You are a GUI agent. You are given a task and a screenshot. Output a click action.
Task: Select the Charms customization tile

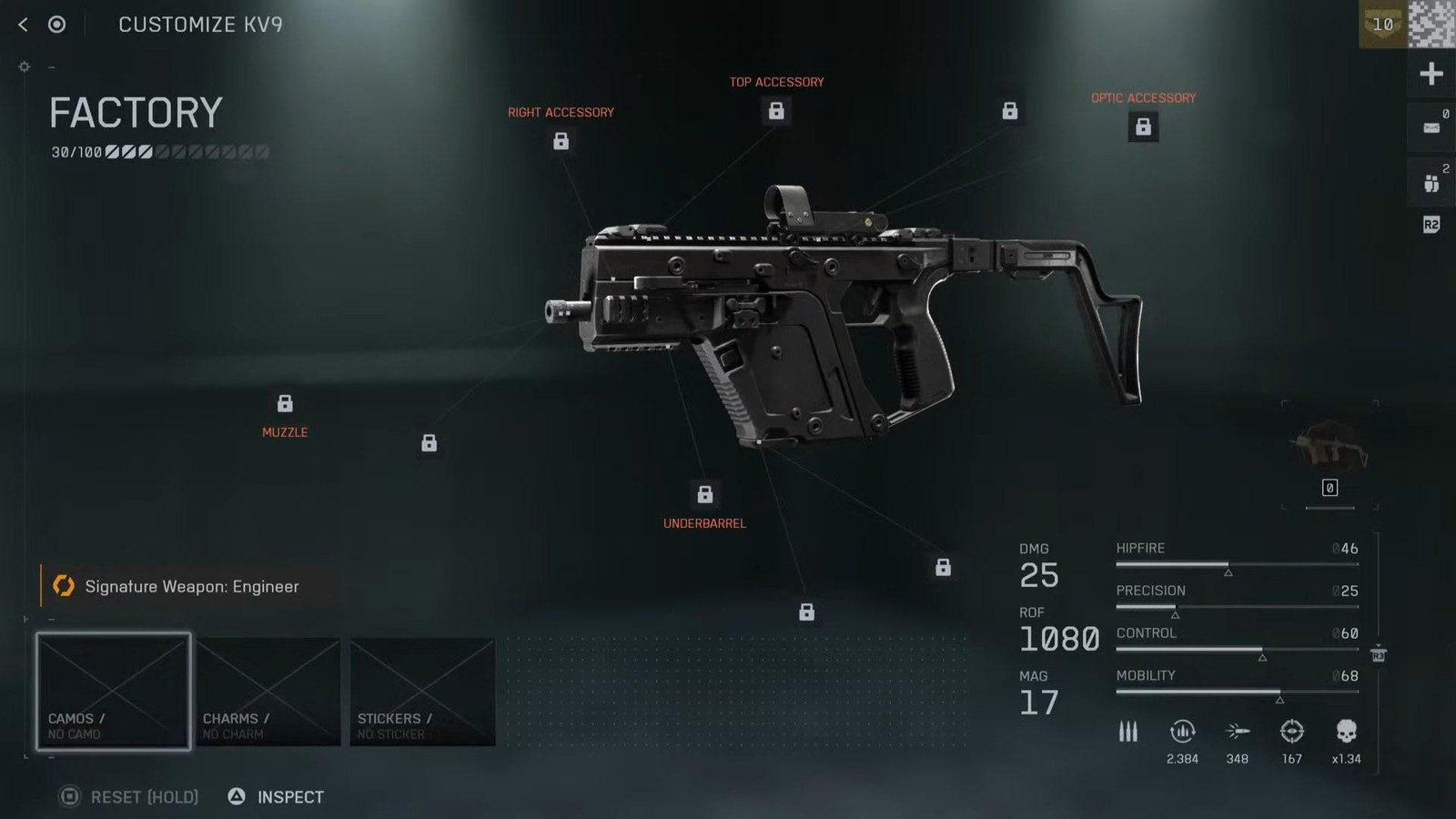tap(268, 692)
